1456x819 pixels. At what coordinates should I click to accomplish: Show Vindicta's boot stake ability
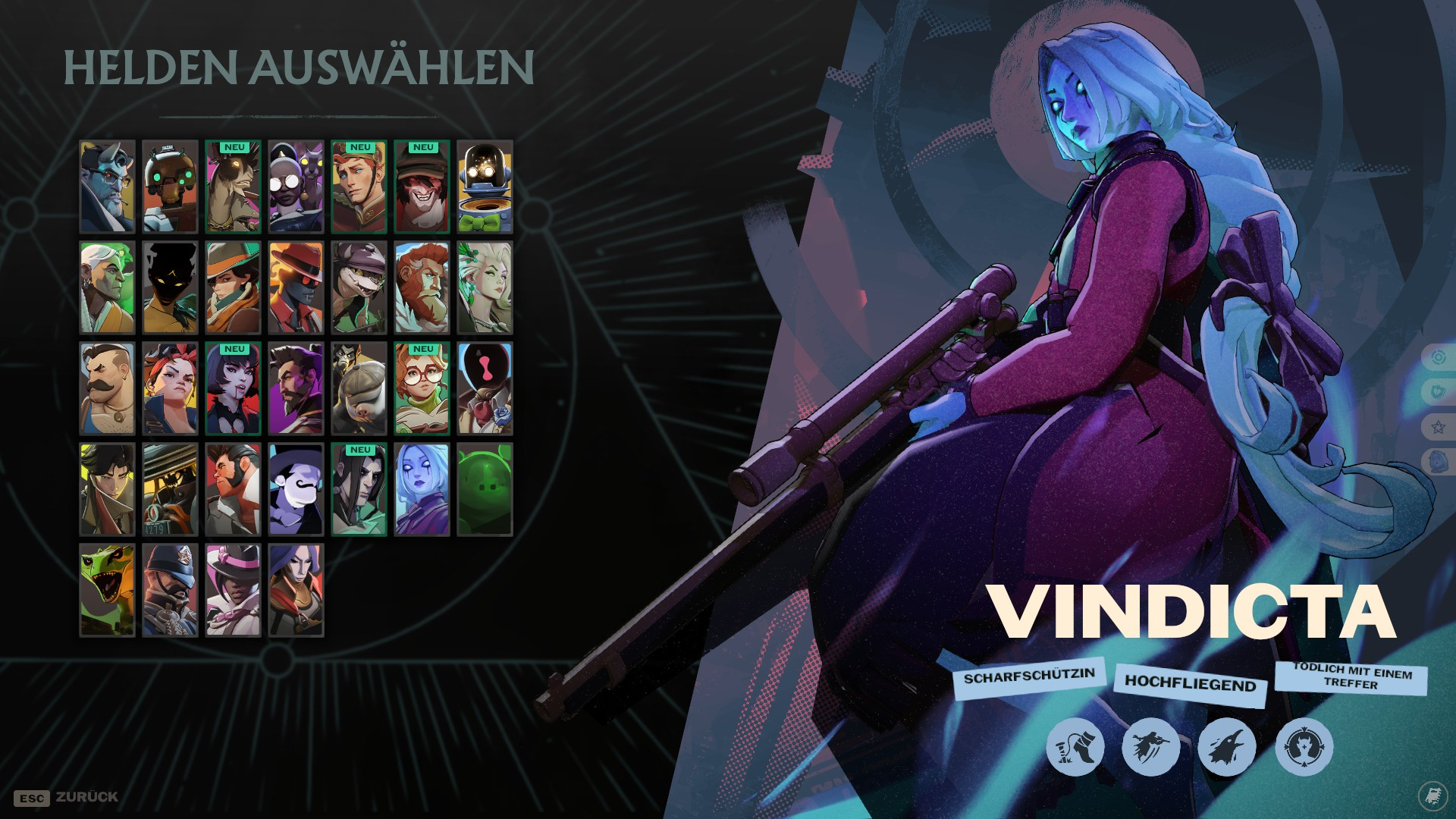1075,747
